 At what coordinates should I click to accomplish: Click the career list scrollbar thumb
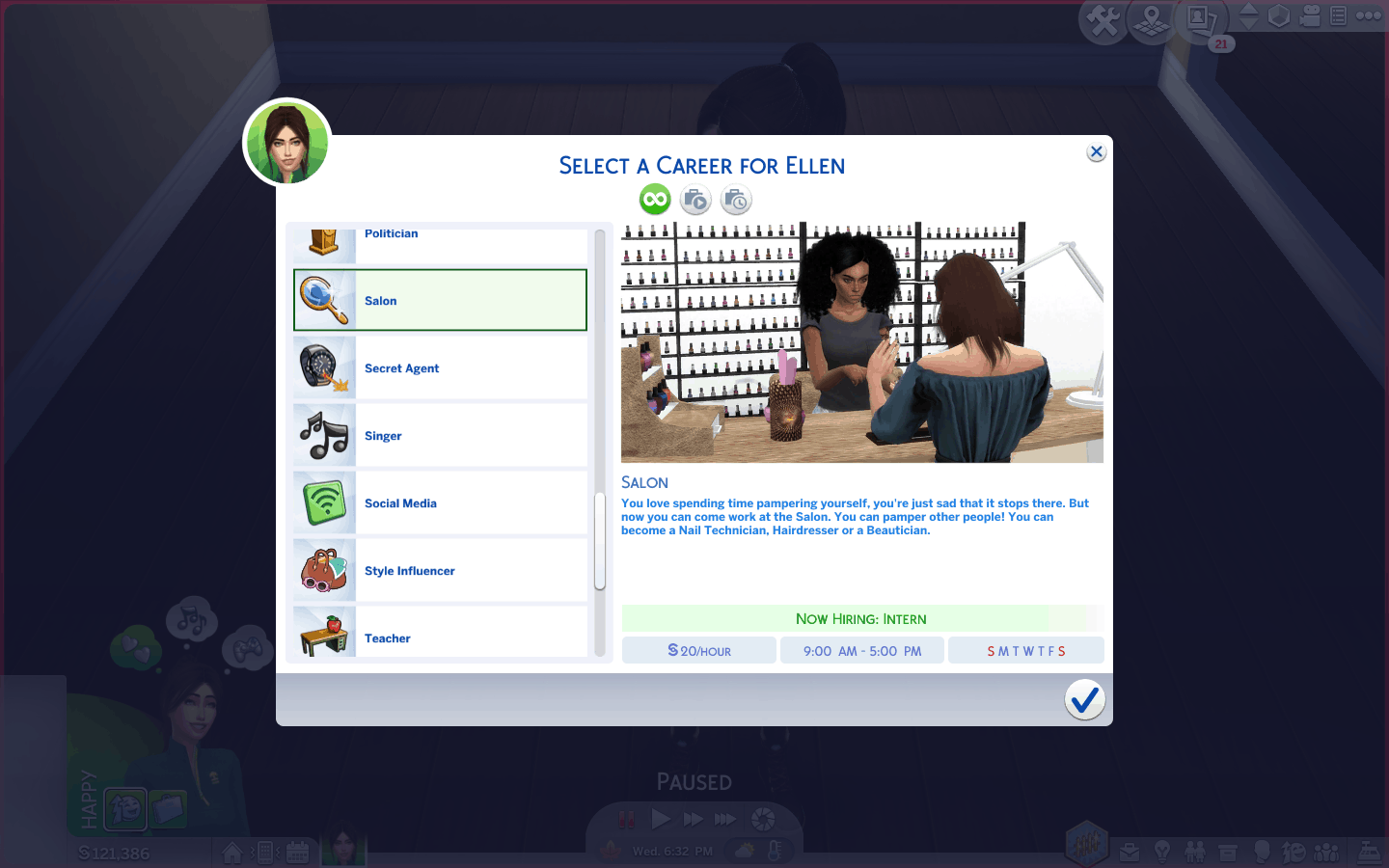[599, 540]
